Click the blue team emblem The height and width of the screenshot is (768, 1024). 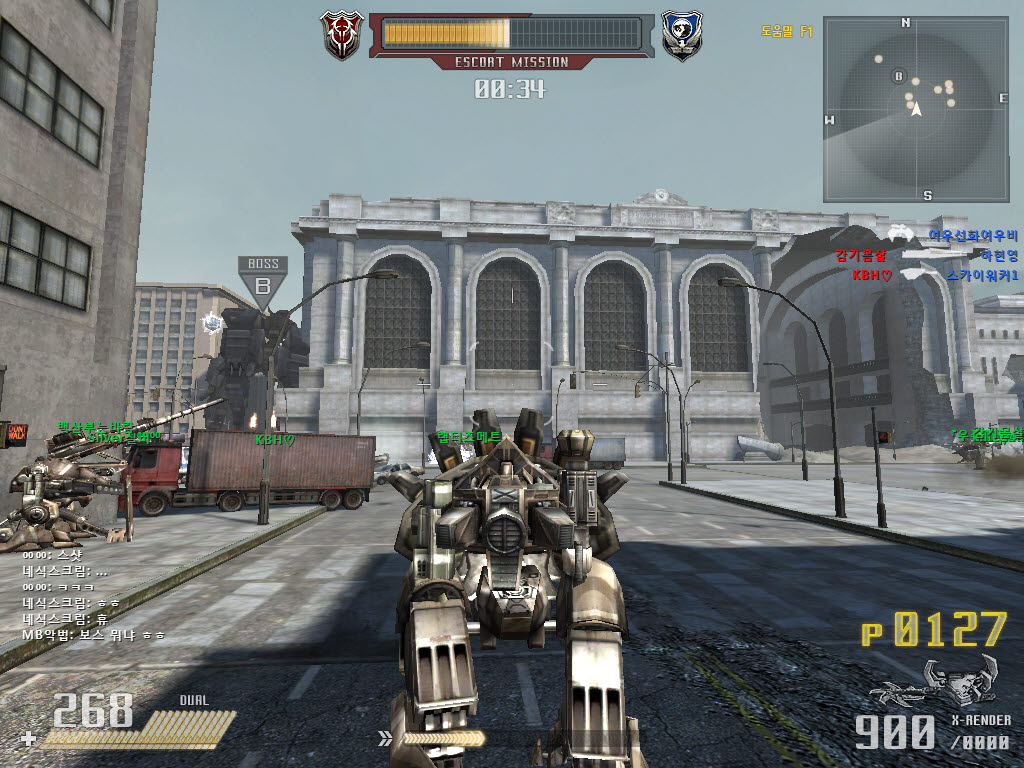682,34
